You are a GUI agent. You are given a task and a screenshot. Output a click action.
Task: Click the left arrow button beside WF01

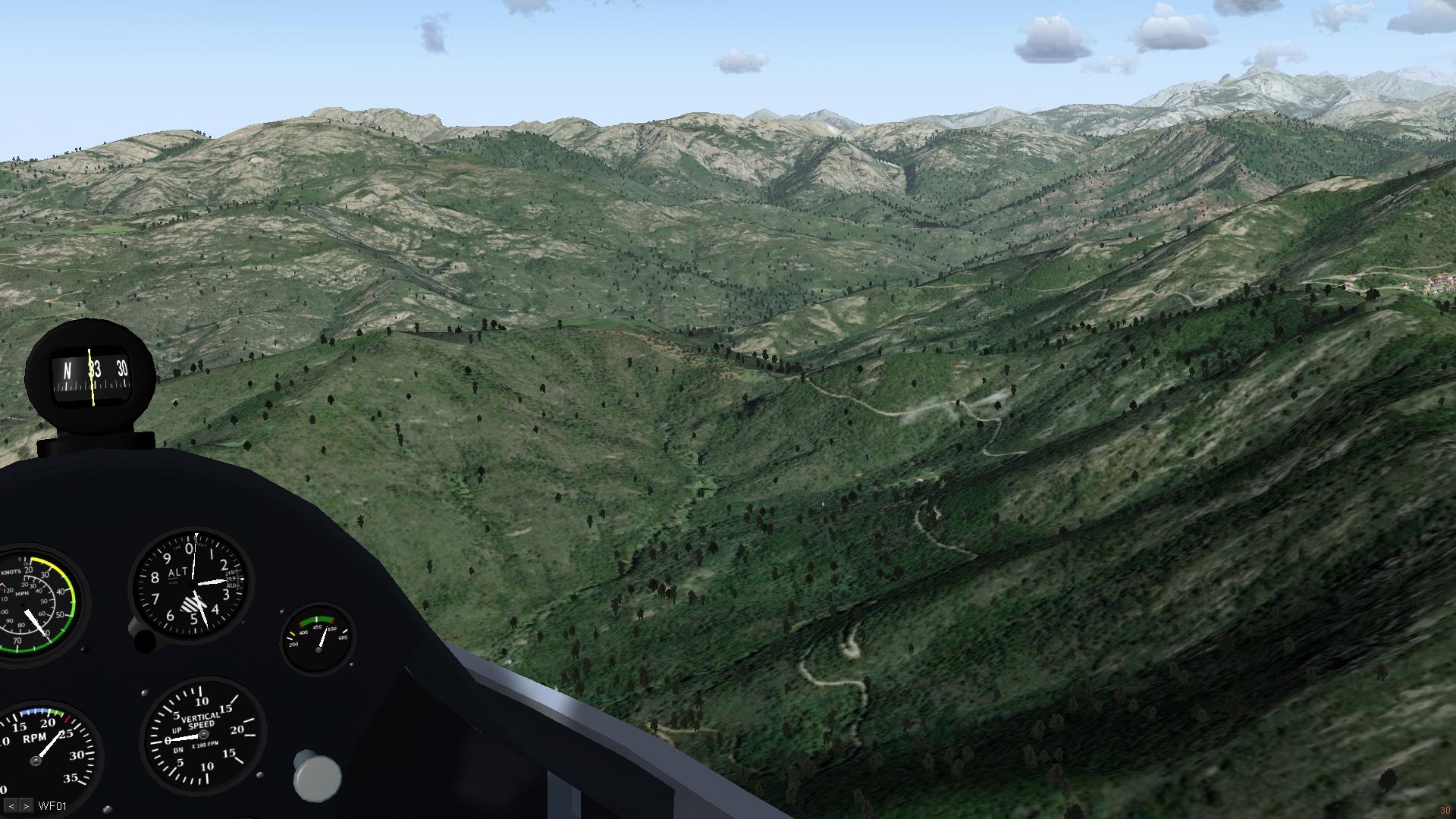(11, 806)
